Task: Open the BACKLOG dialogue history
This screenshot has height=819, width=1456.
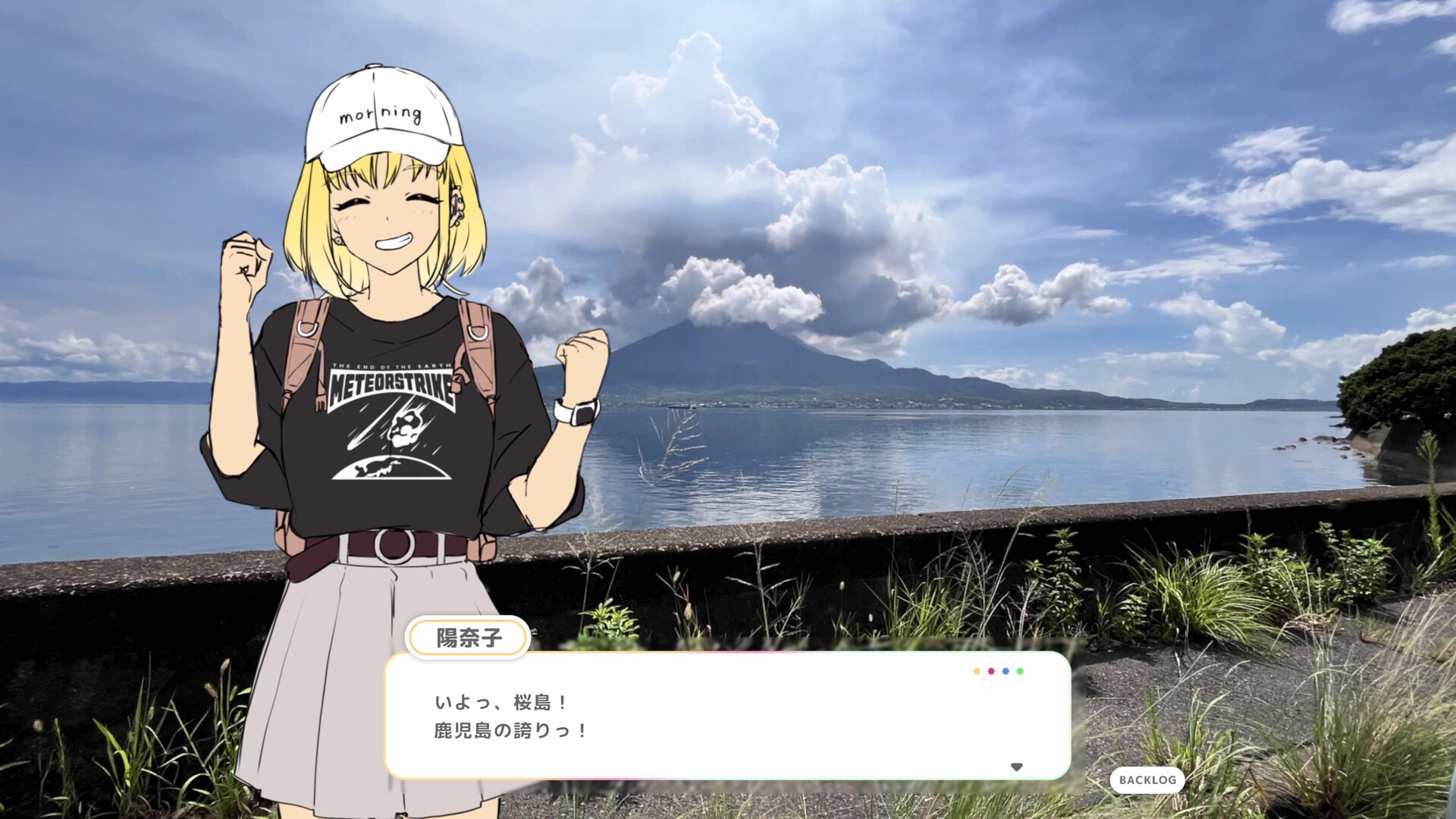Action: (1147, 780)
